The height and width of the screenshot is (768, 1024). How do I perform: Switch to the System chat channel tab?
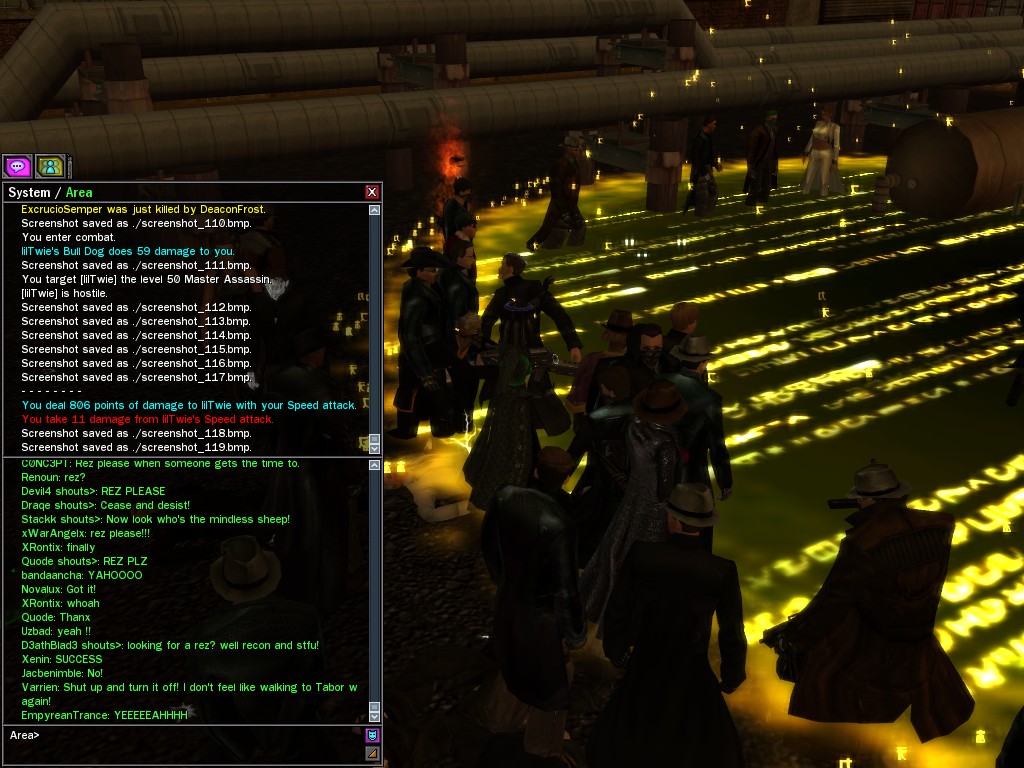[x=29, y=192]
